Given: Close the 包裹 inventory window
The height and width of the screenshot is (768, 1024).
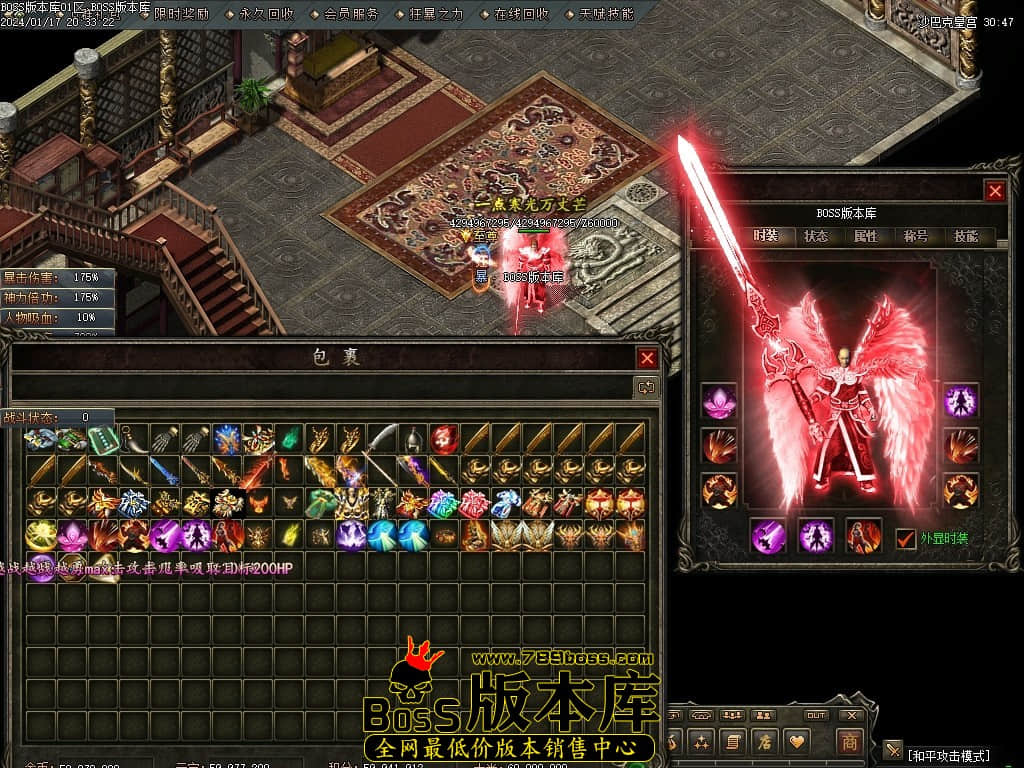Looking at the screenshot, I should [648, 358].
